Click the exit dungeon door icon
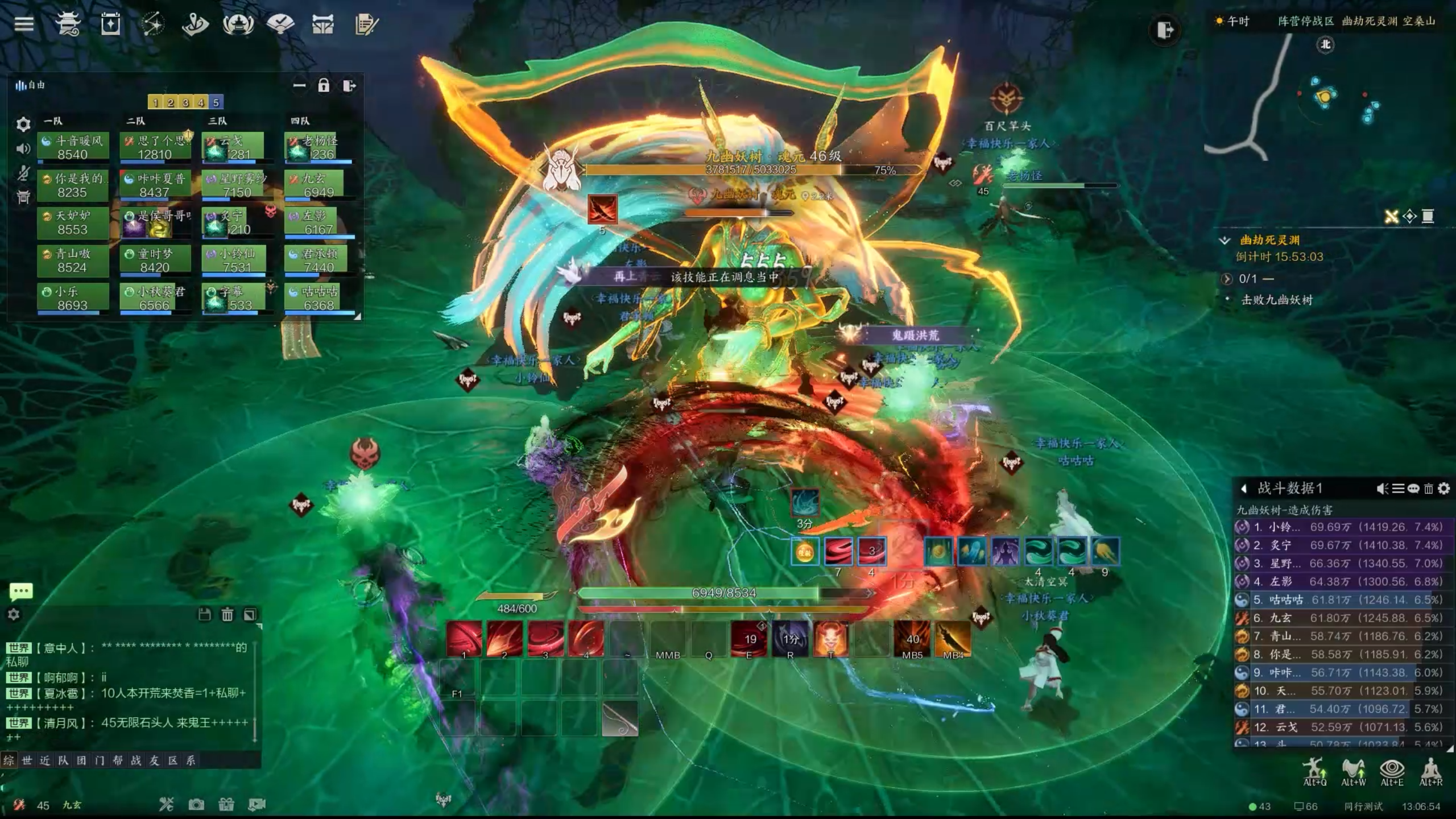Screen dimensions: 1456x819 coord(1165,30)
